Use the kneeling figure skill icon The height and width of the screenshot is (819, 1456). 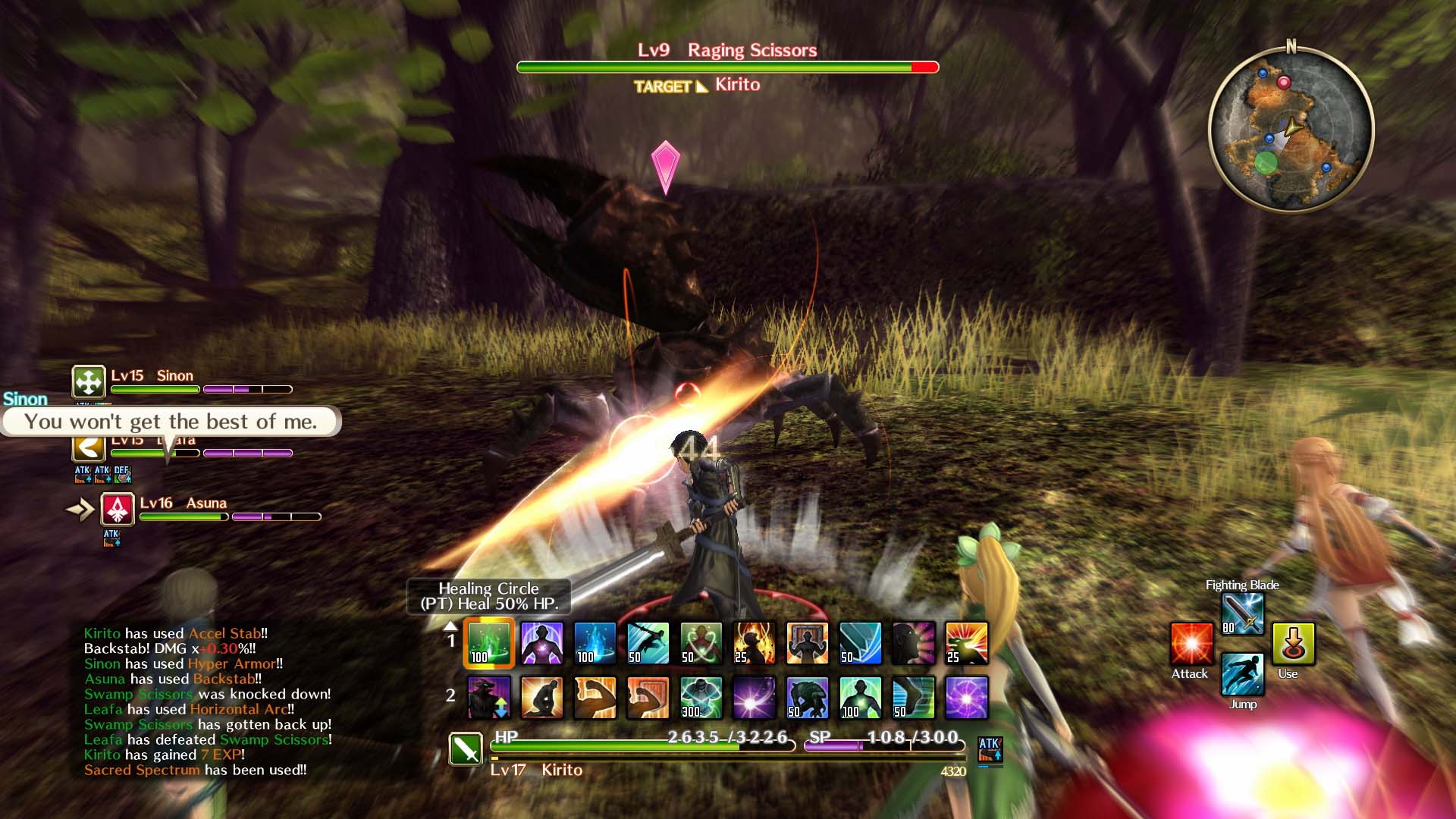542,698
